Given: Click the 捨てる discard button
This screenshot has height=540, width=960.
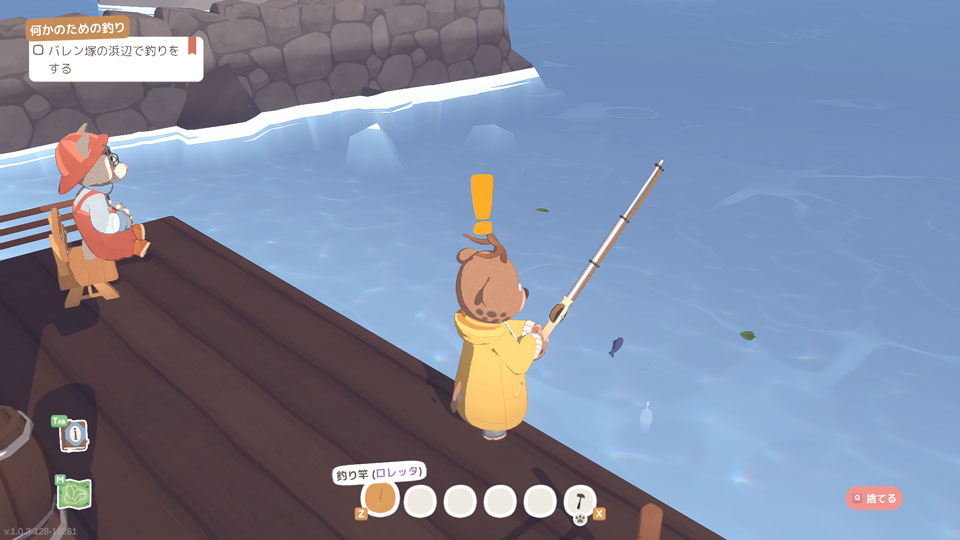Looking at the screenshot, I should tap(874, 497).
